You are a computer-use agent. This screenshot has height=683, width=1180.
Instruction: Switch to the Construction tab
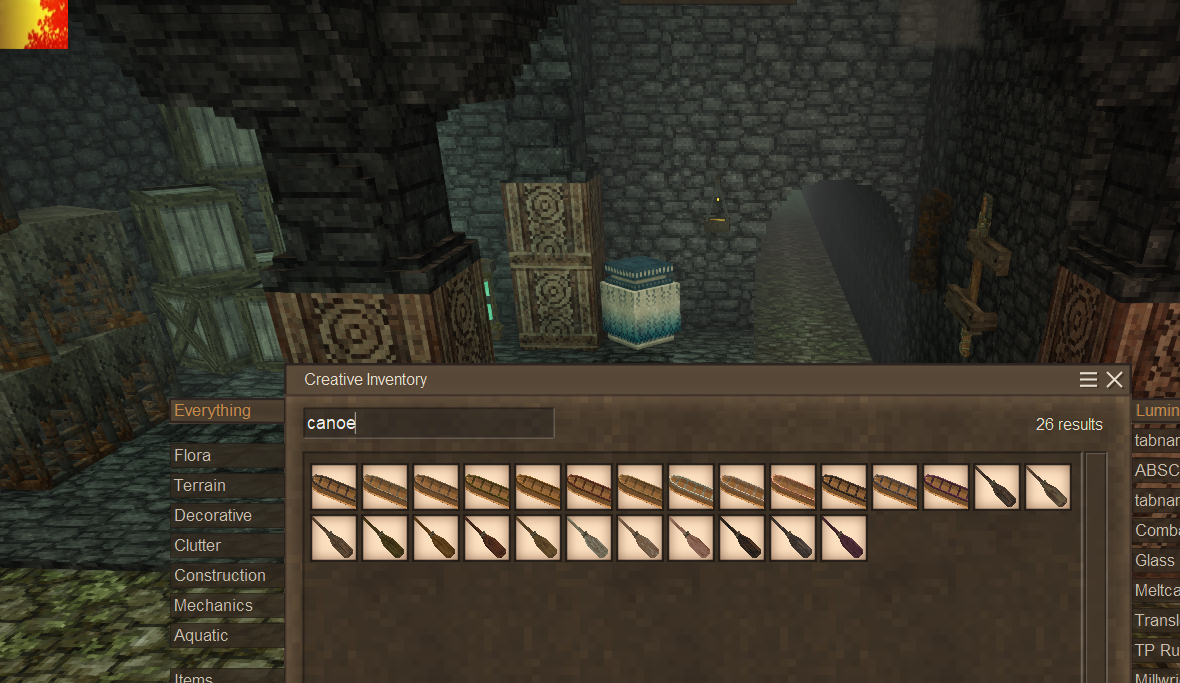(219, 575)
